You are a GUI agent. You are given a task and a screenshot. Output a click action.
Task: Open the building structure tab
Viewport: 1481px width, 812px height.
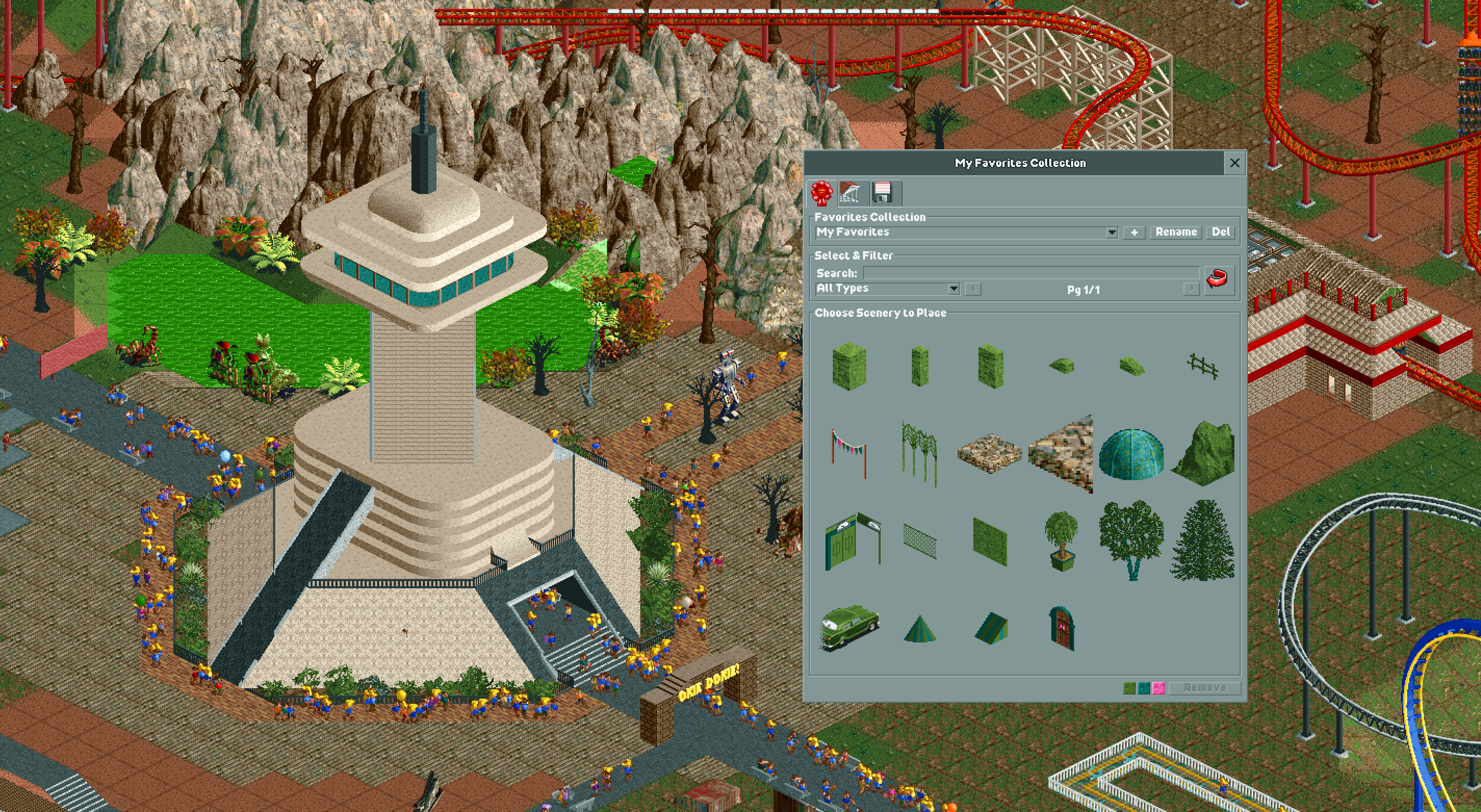(x=852, y=193)
